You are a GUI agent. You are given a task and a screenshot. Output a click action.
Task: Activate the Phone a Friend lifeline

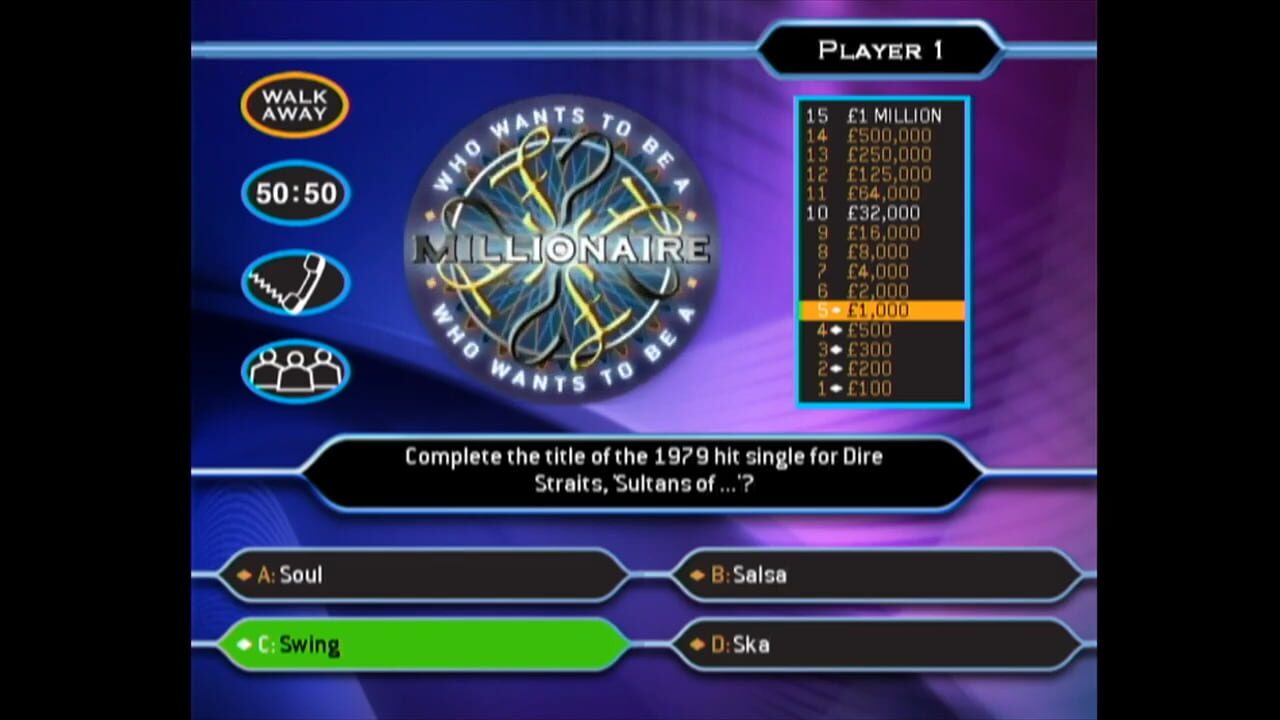(294, 281)
